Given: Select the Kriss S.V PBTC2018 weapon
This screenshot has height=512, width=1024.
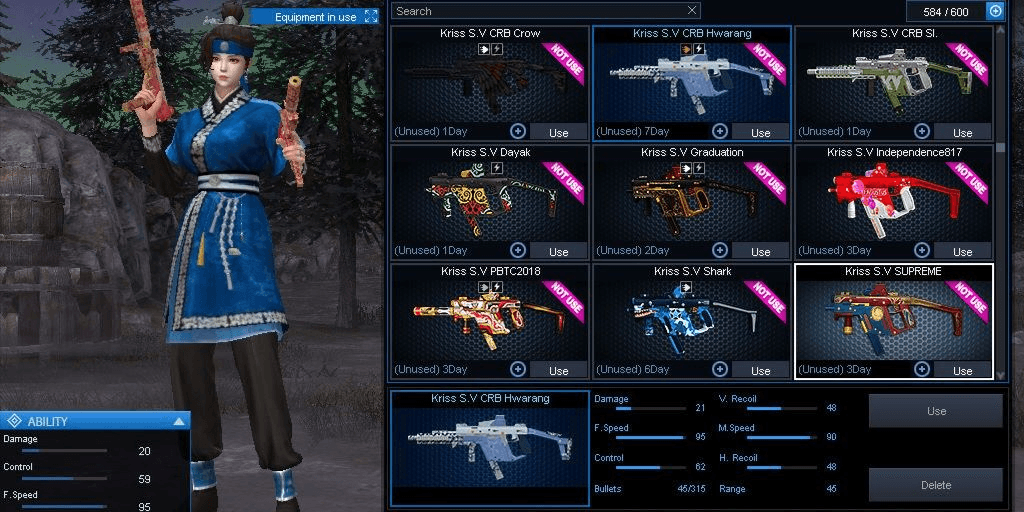Looking at the screenshot, I should pos(489,318).
